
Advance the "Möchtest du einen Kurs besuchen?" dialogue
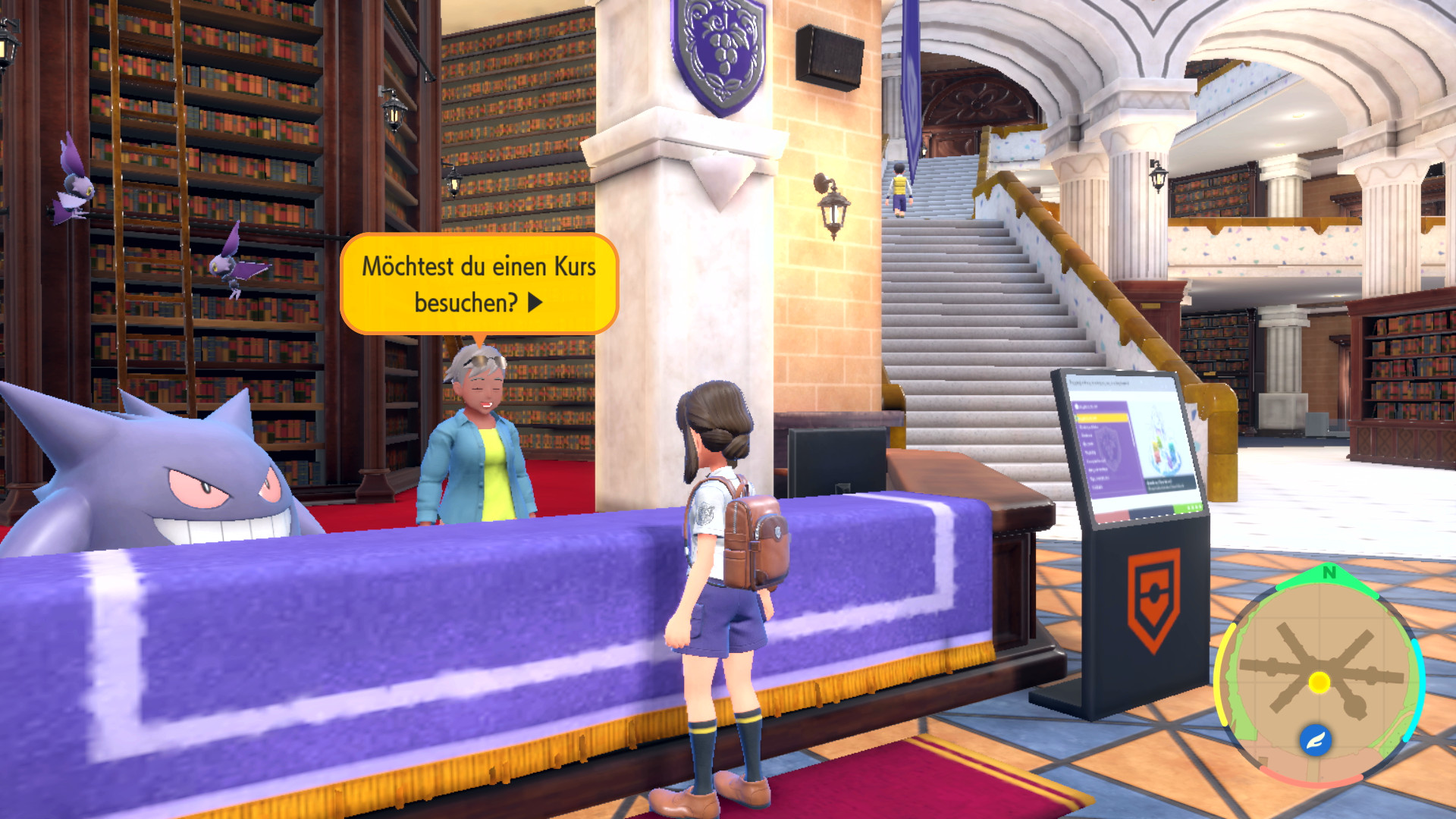tap(535, 303)
